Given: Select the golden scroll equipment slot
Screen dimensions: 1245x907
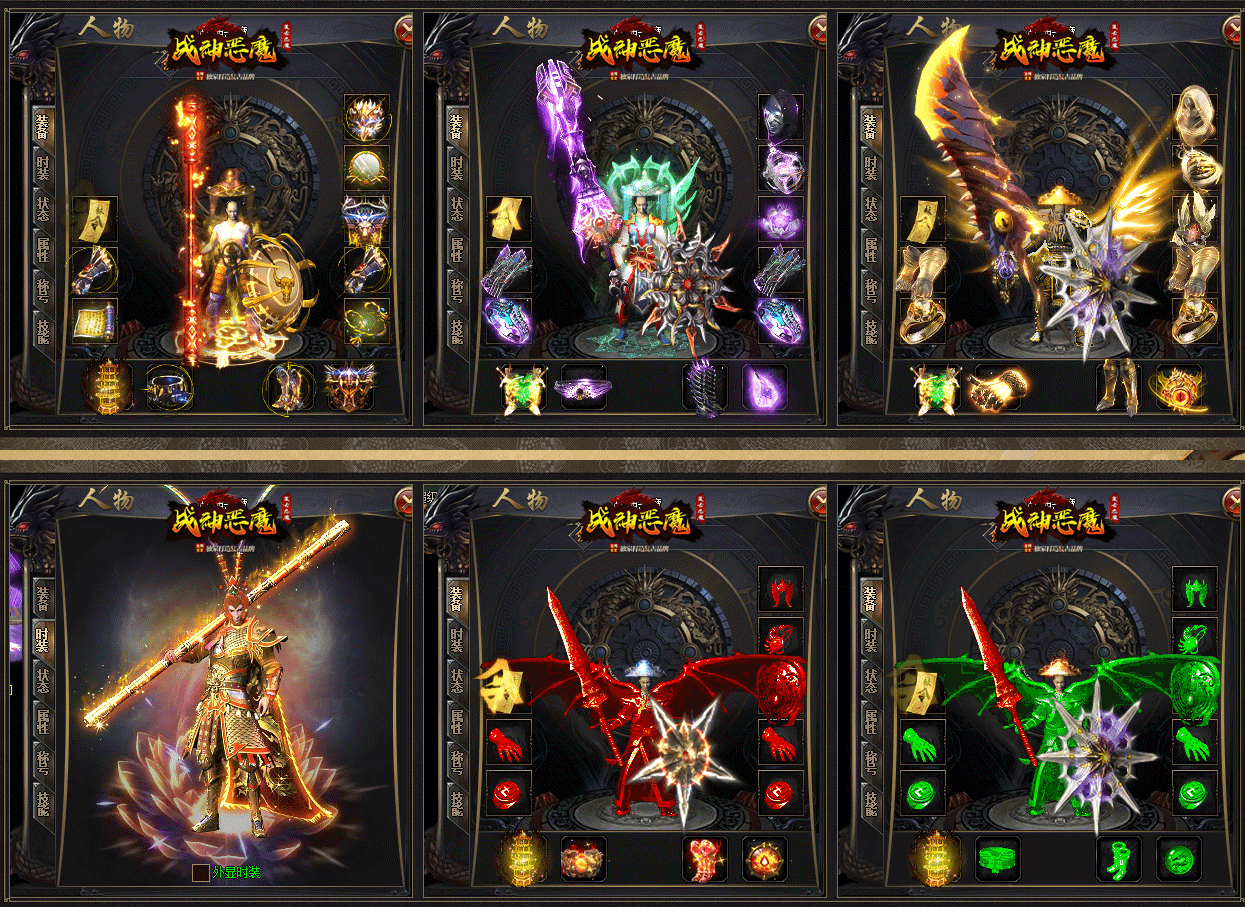Looking at the screenshot, I should [94, 322].
